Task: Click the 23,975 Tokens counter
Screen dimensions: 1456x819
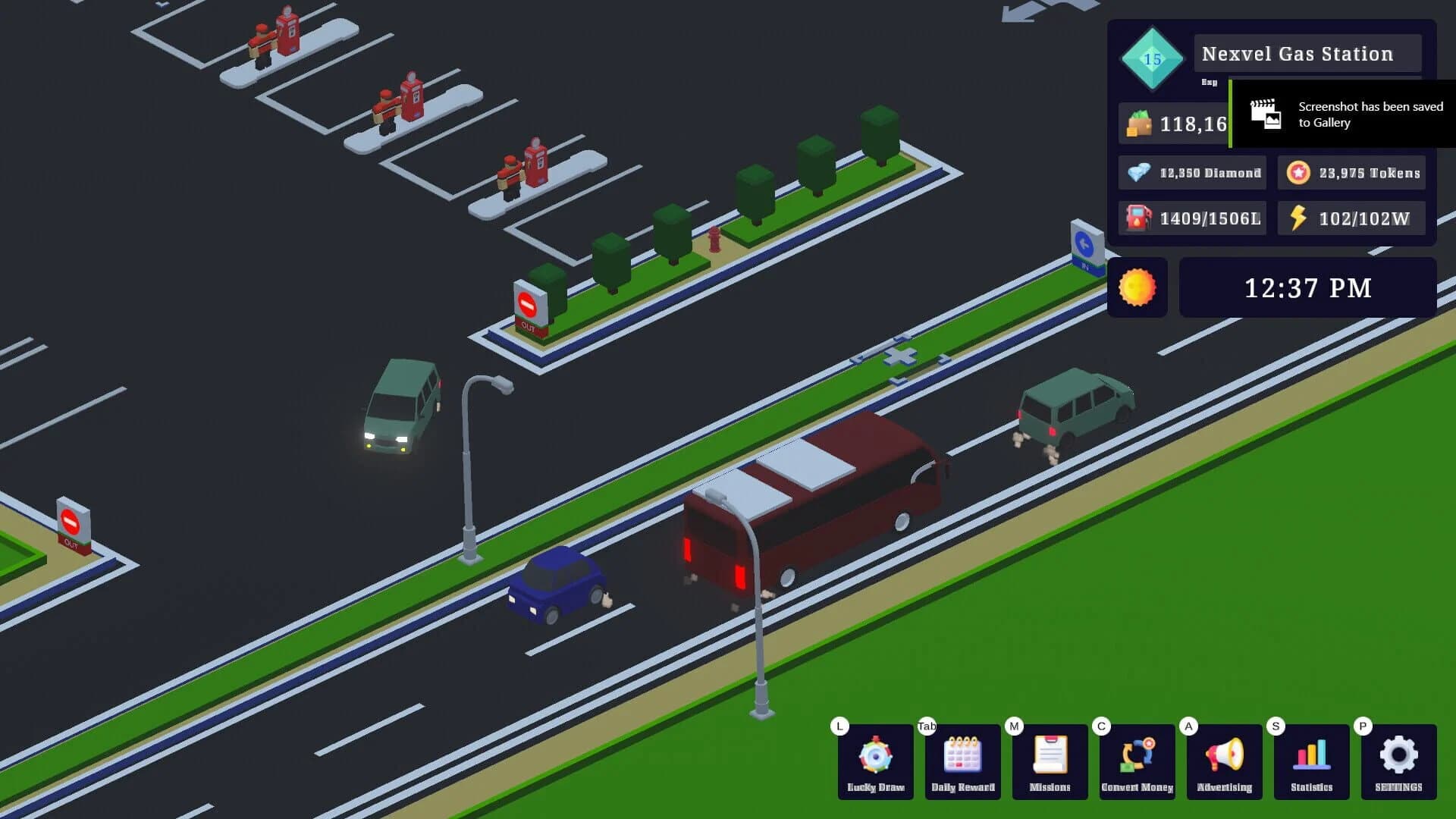Action: pos(1351,173)
